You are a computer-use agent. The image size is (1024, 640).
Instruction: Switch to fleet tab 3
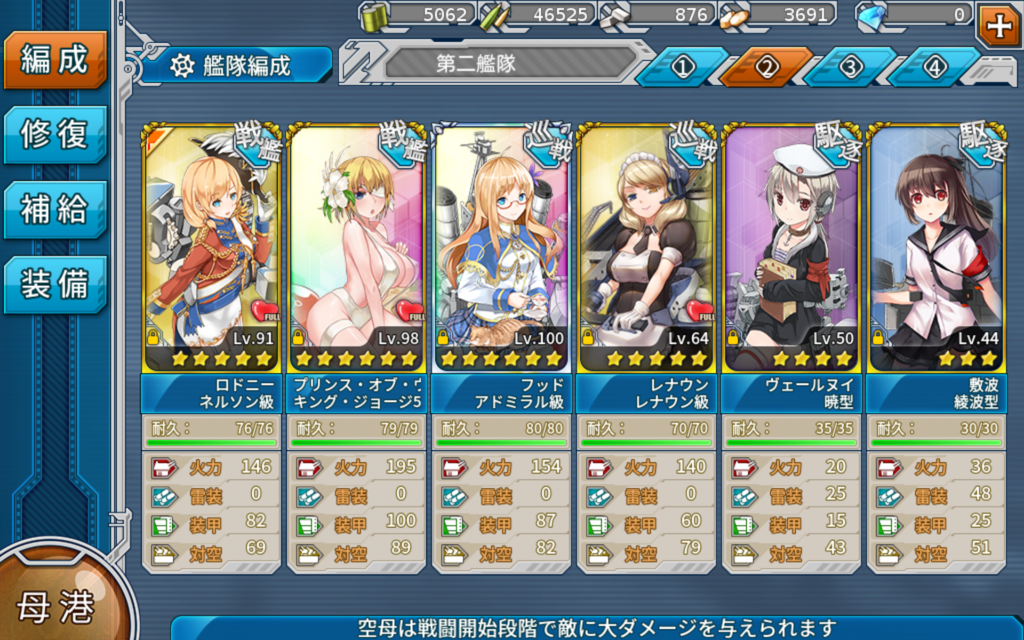click(x=851, y=67)
